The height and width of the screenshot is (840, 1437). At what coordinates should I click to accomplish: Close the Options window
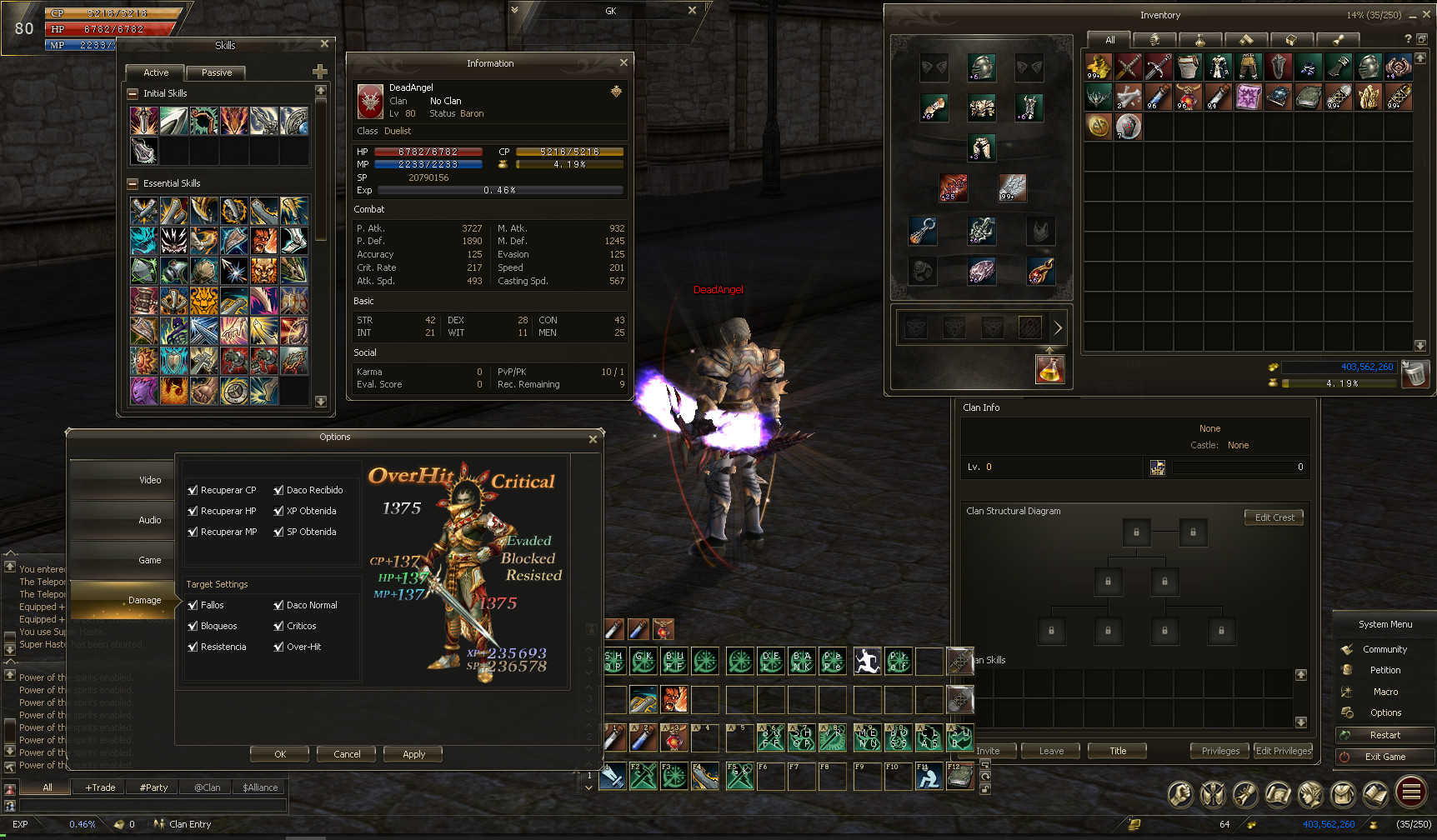[x=593, y=438]
